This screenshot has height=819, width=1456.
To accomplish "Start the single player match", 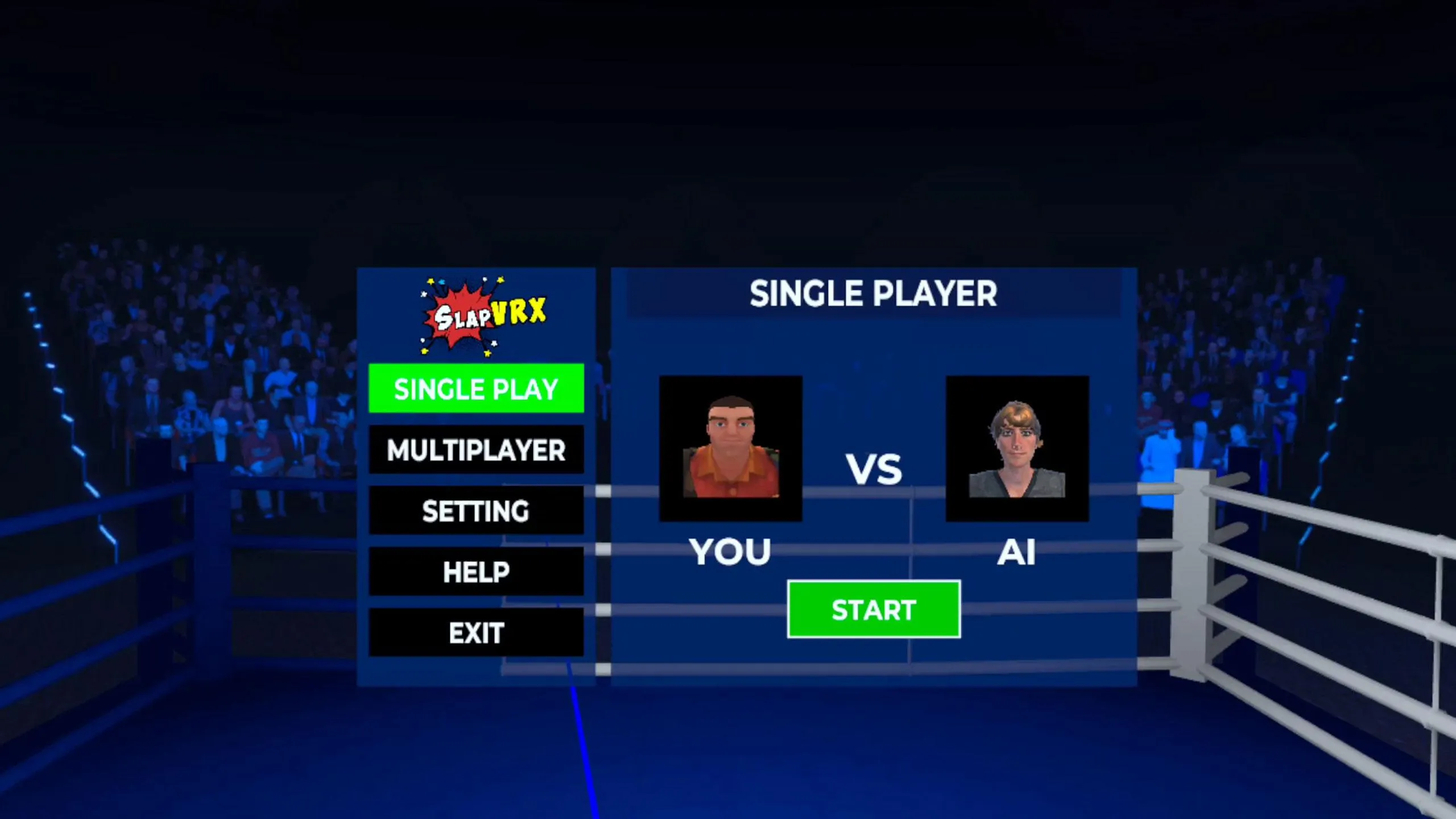I will 874,610.
